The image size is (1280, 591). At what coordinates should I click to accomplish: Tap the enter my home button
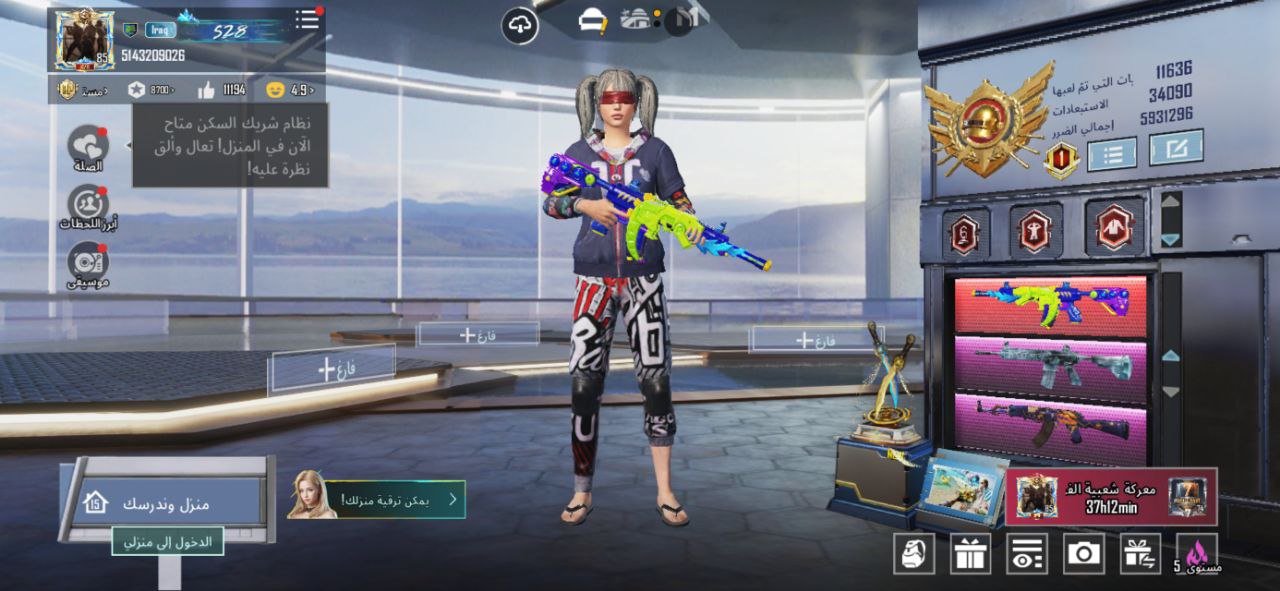[167, 542]
